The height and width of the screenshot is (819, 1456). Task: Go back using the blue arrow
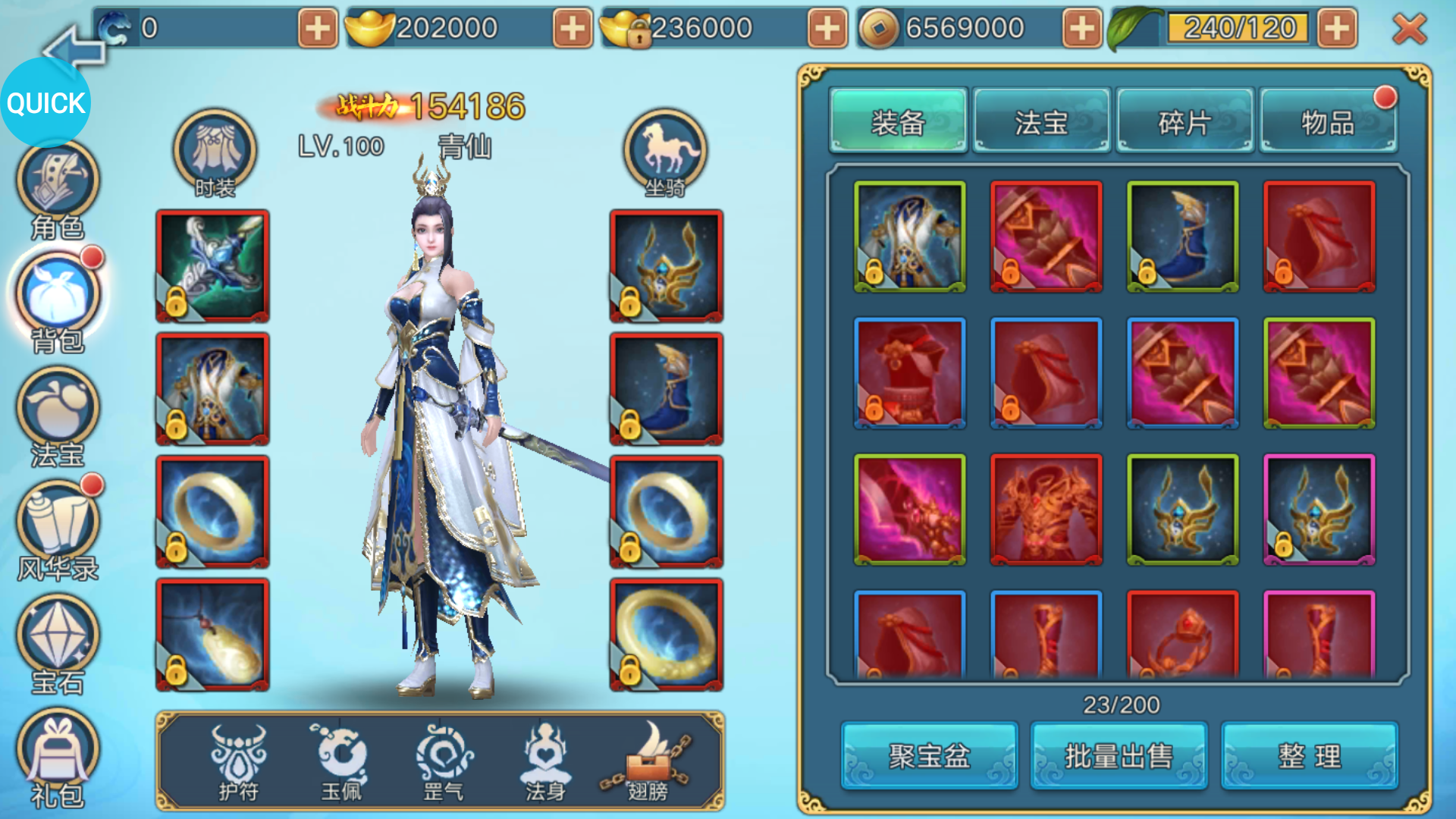pos(72,49)
